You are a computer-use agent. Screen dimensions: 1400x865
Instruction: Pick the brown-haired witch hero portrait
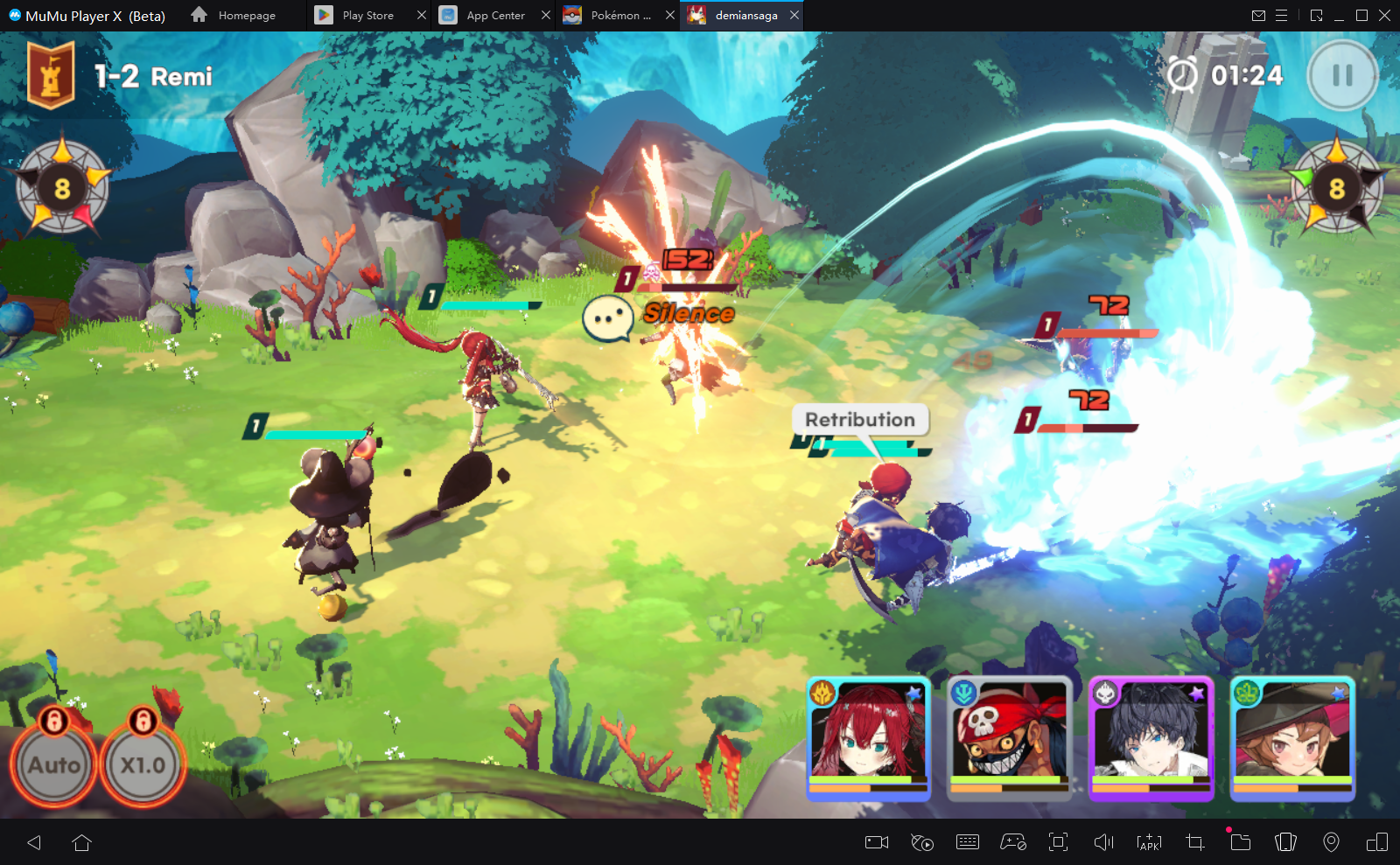1292,739
